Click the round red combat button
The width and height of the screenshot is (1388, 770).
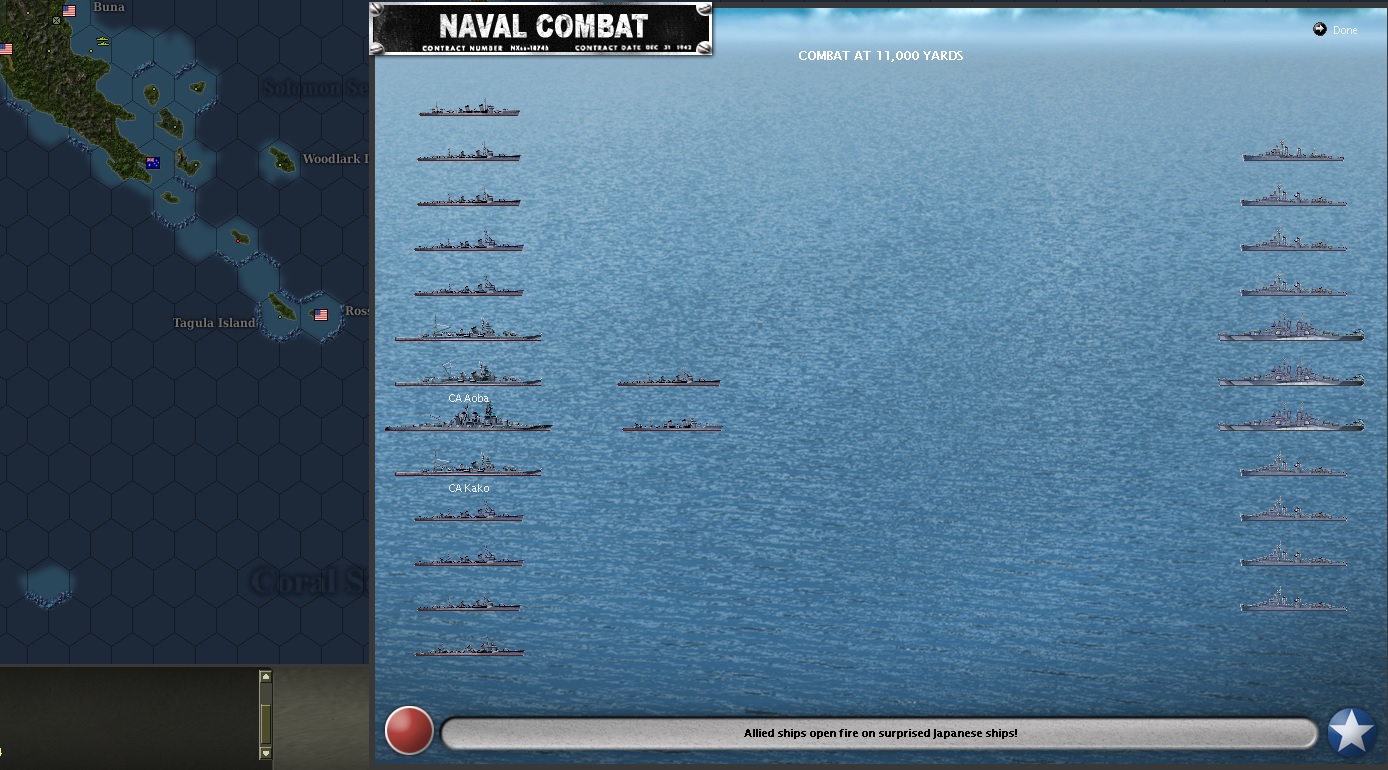[409, 731]
